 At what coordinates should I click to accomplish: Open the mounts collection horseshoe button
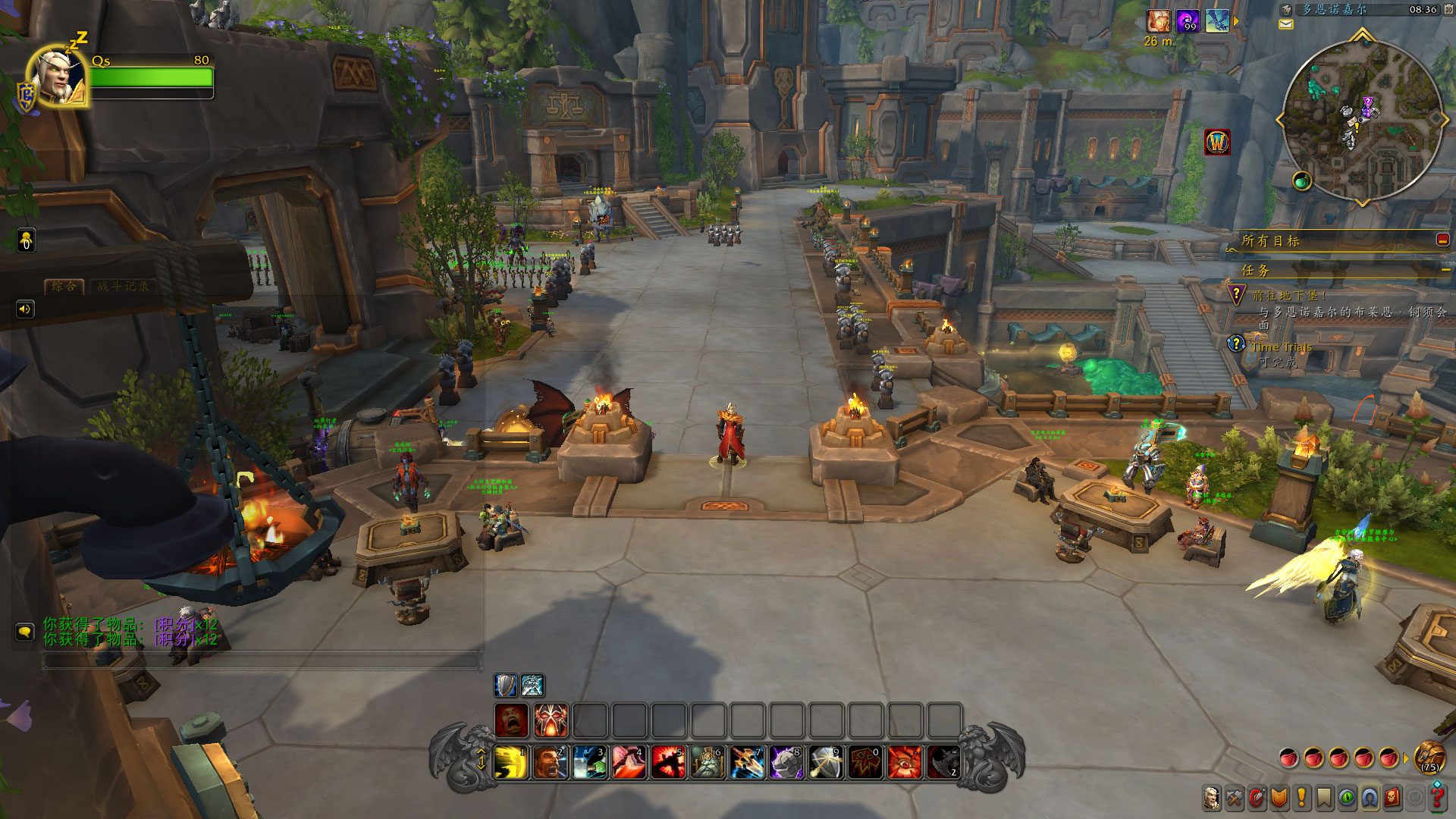(x=1370, y=798)
